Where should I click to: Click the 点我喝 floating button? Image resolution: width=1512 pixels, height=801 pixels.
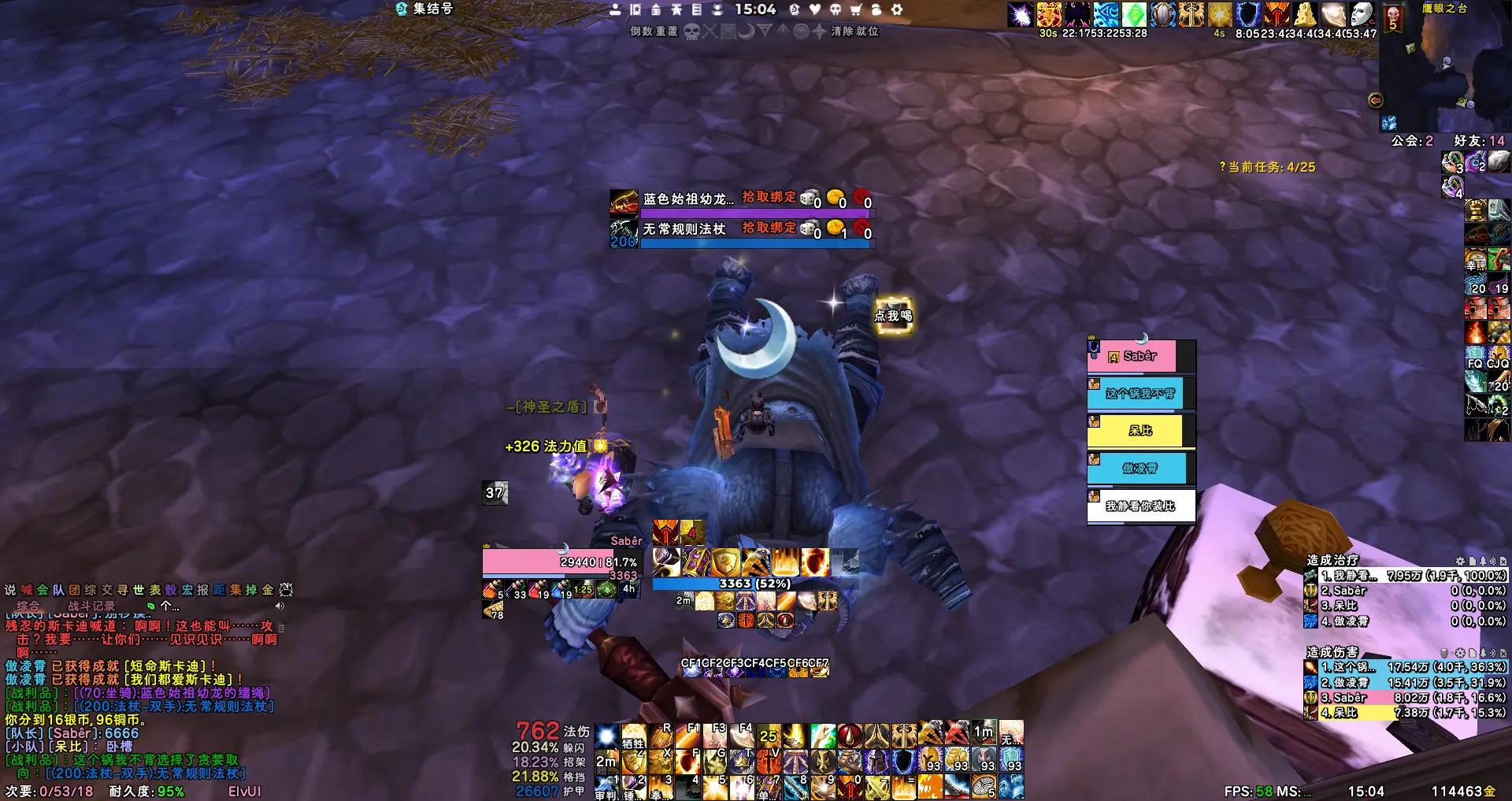click(893, 316)
